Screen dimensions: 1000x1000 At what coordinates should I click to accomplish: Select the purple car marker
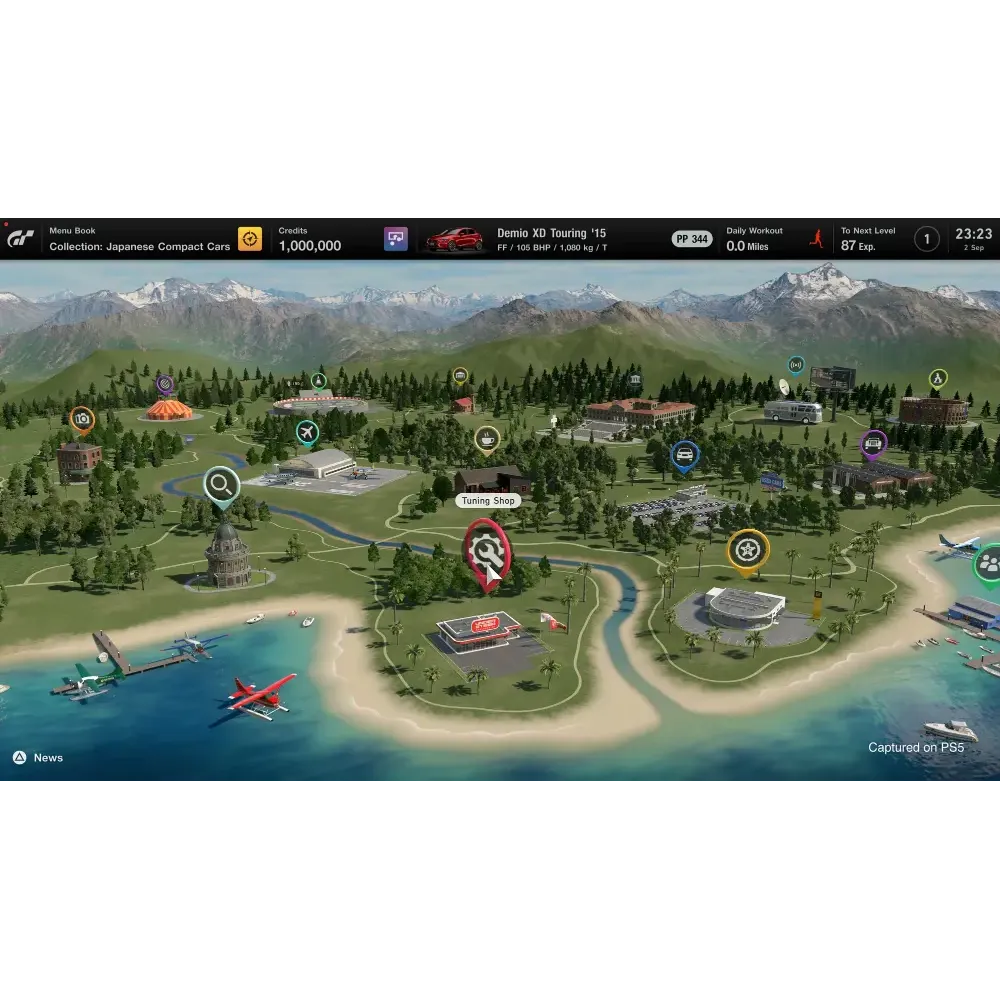click(x=874, y=442)
